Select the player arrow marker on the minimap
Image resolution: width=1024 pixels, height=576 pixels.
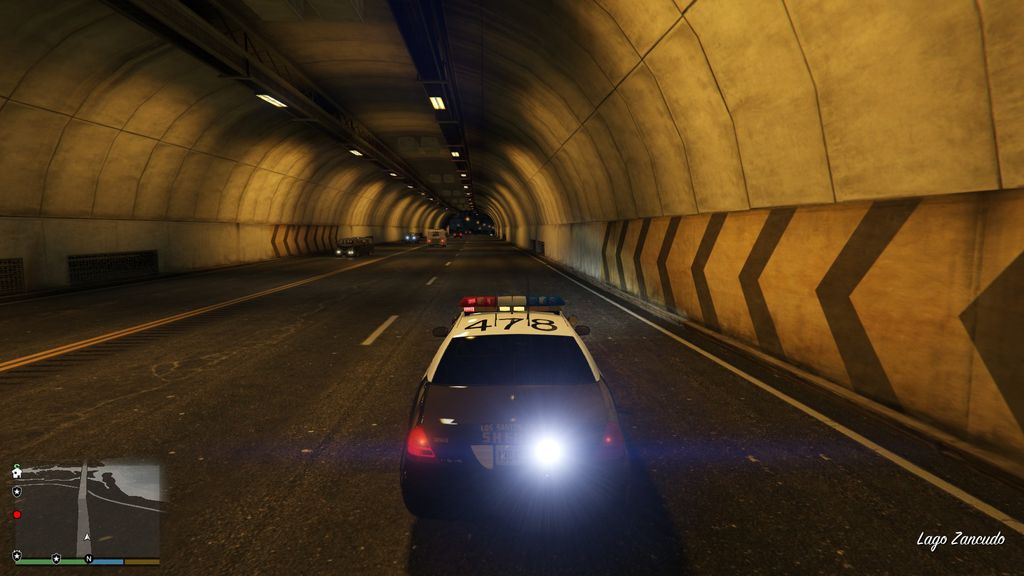coord(87,537)
